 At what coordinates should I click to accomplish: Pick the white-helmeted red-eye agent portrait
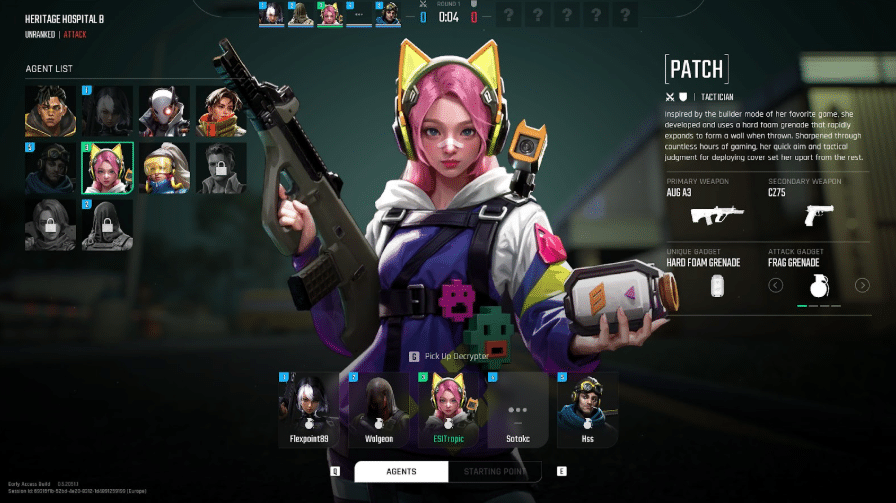[163, 111]
